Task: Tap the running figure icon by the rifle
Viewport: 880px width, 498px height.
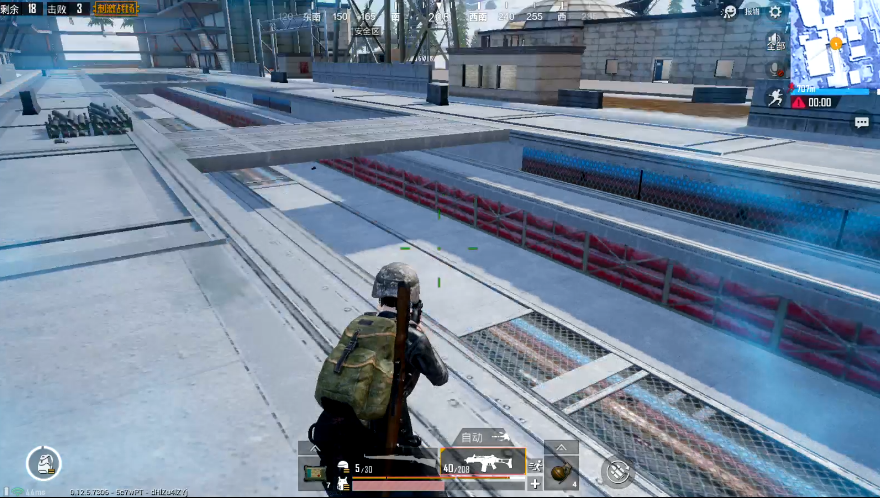Action: point(535,465)
